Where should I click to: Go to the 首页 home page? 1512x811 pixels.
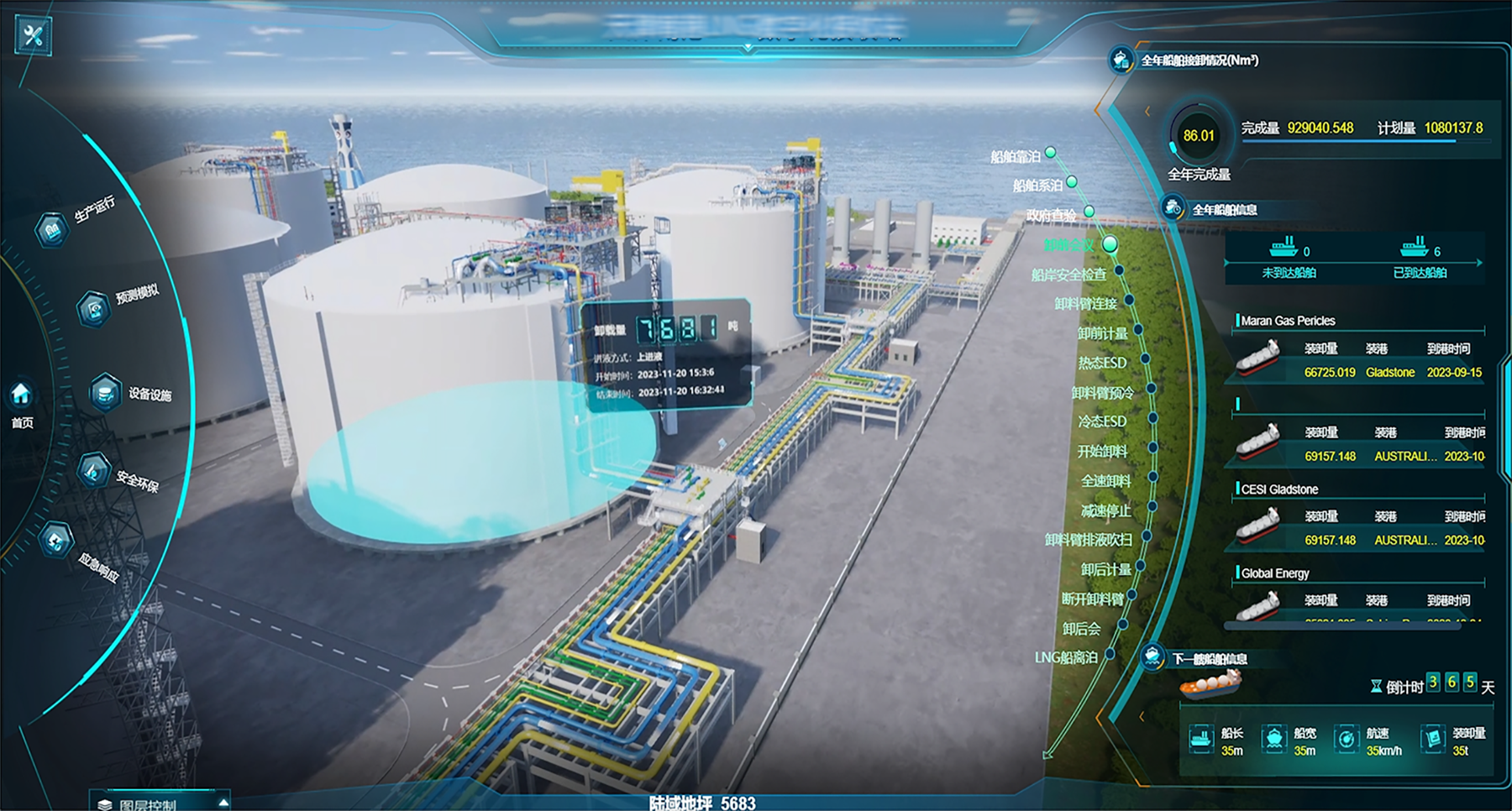pyautogui.click(x=22, y=402)
